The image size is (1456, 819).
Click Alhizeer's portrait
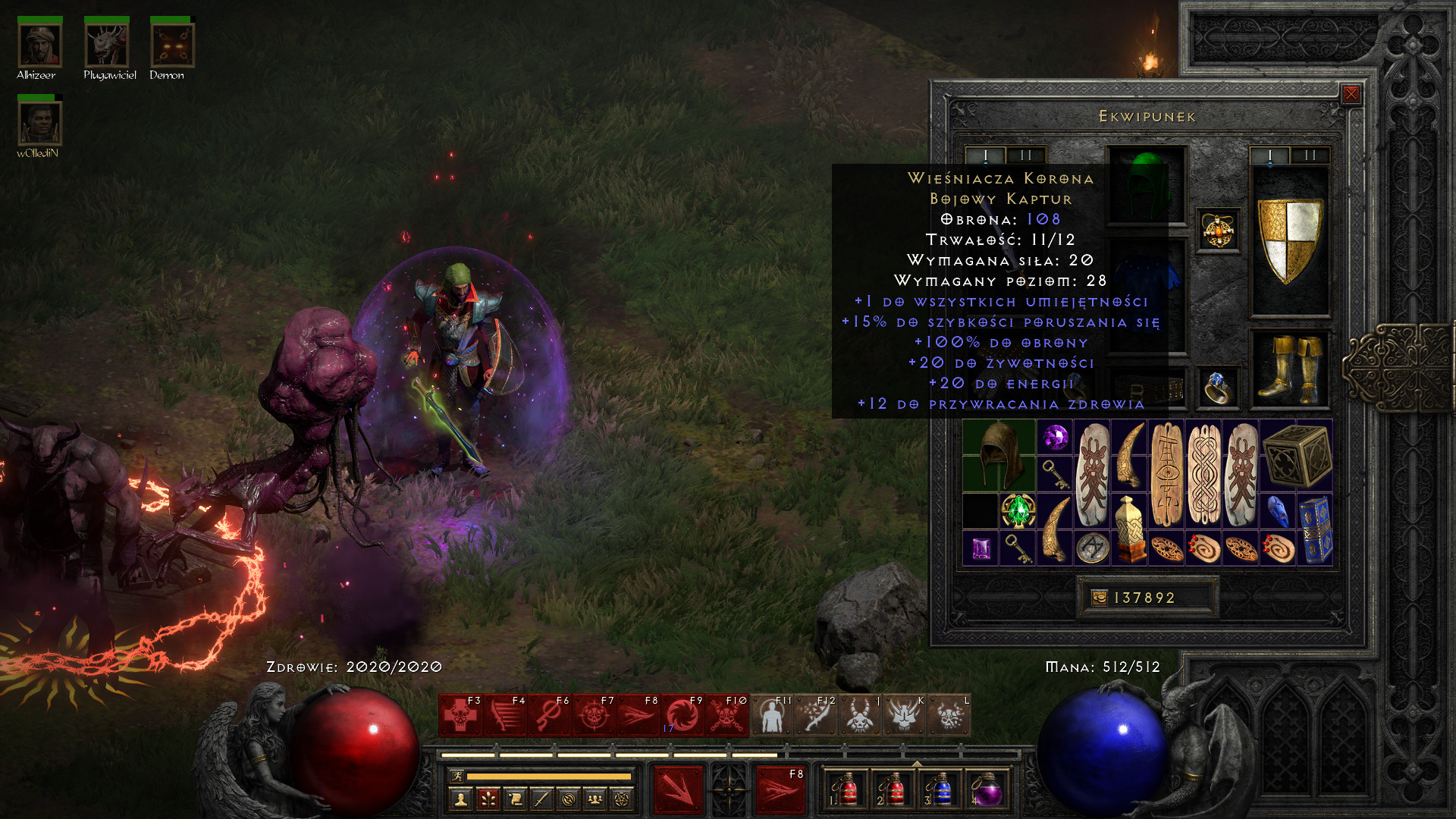39,45
